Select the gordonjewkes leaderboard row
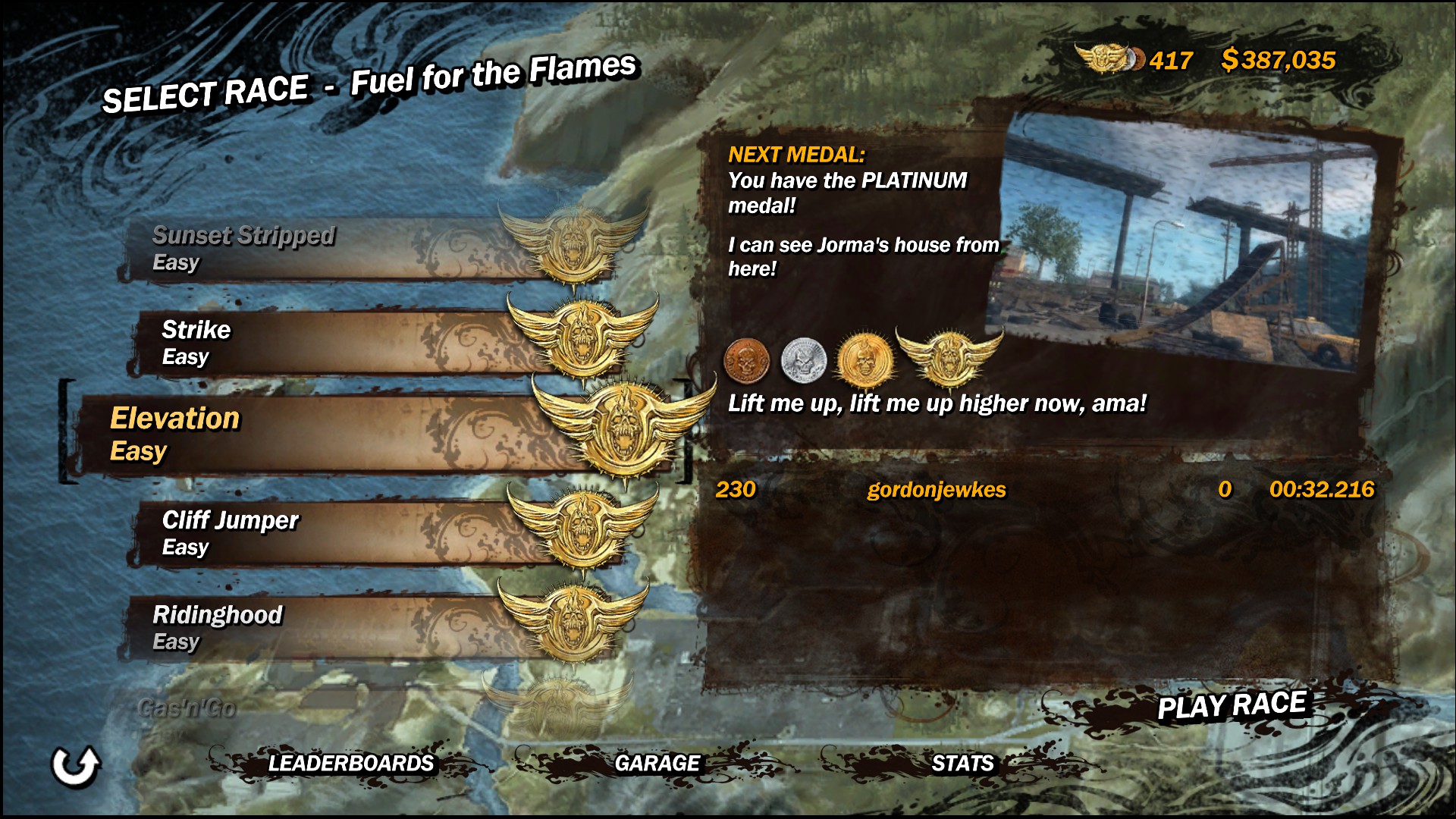 (x=1044, y=490)
